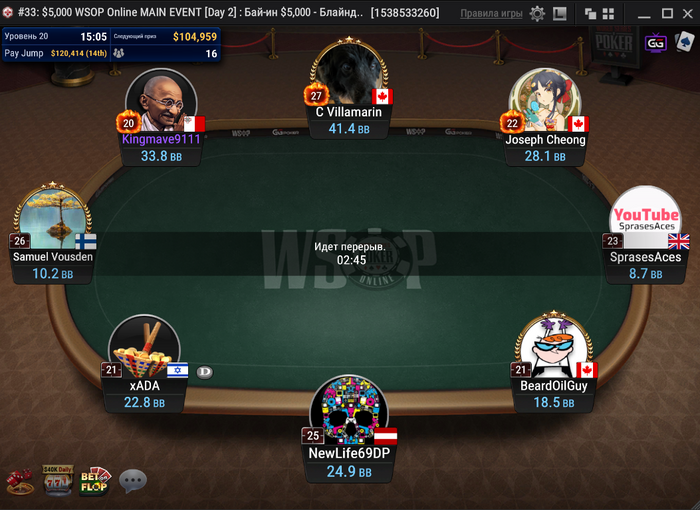Launch the $40K Daily slot machine
Viewport: 700px width, 510px height.
point(55,480)
